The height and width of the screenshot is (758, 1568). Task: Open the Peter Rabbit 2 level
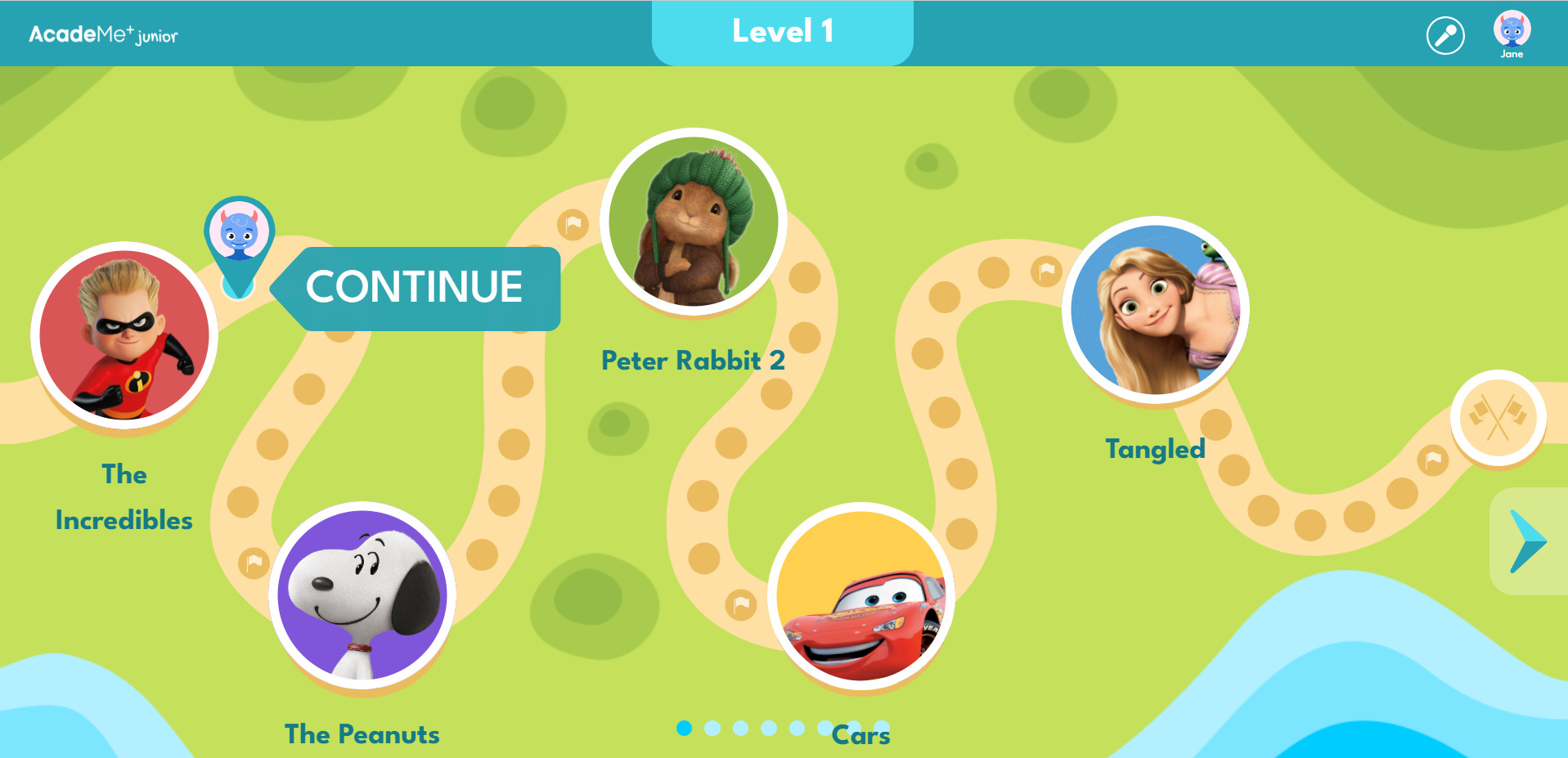pos(694,222)
